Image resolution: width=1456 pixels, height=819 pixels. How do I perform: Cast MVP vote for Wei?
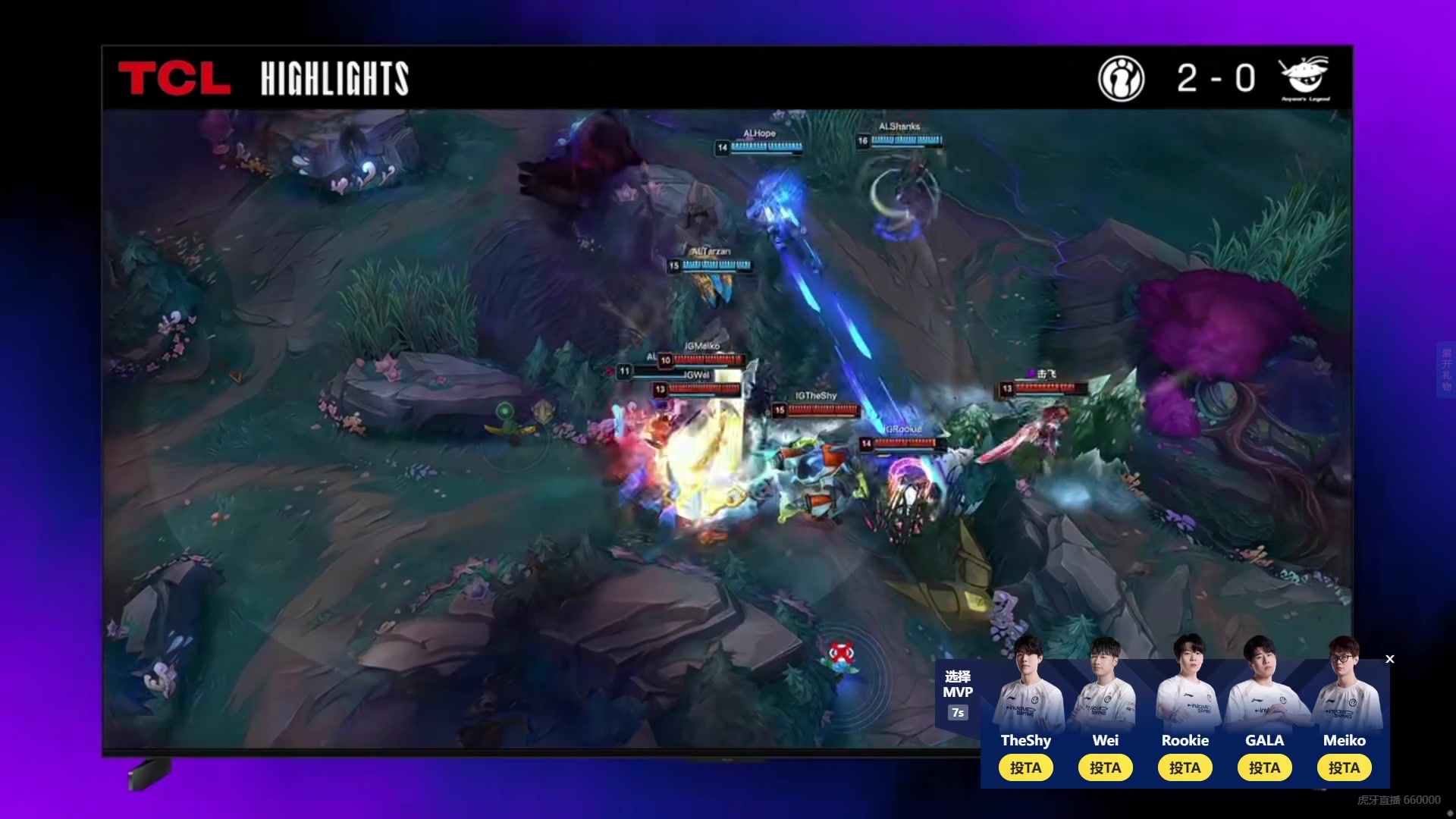[1105, 767]
